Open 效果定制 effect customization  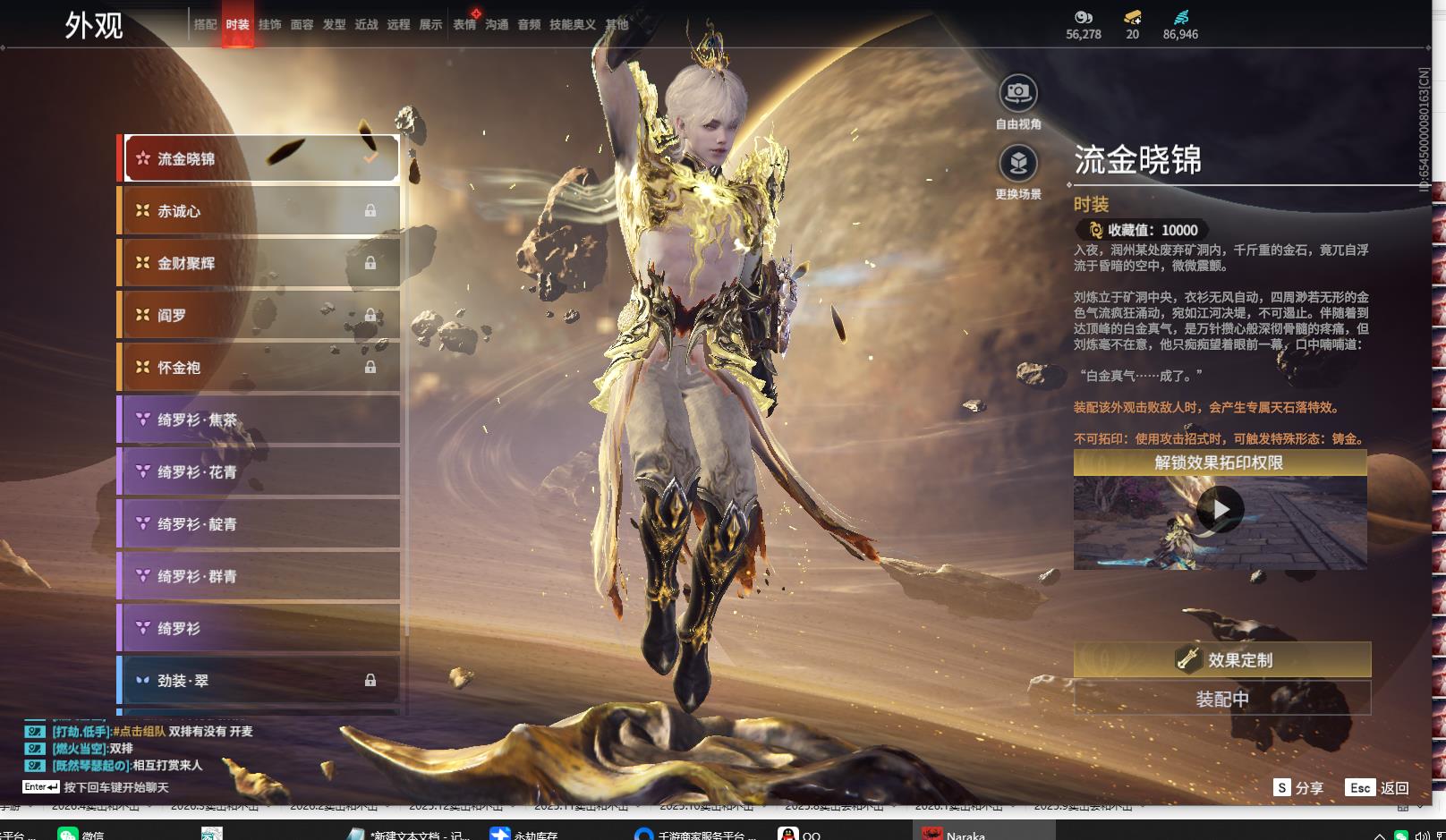tap(1221, 660)
